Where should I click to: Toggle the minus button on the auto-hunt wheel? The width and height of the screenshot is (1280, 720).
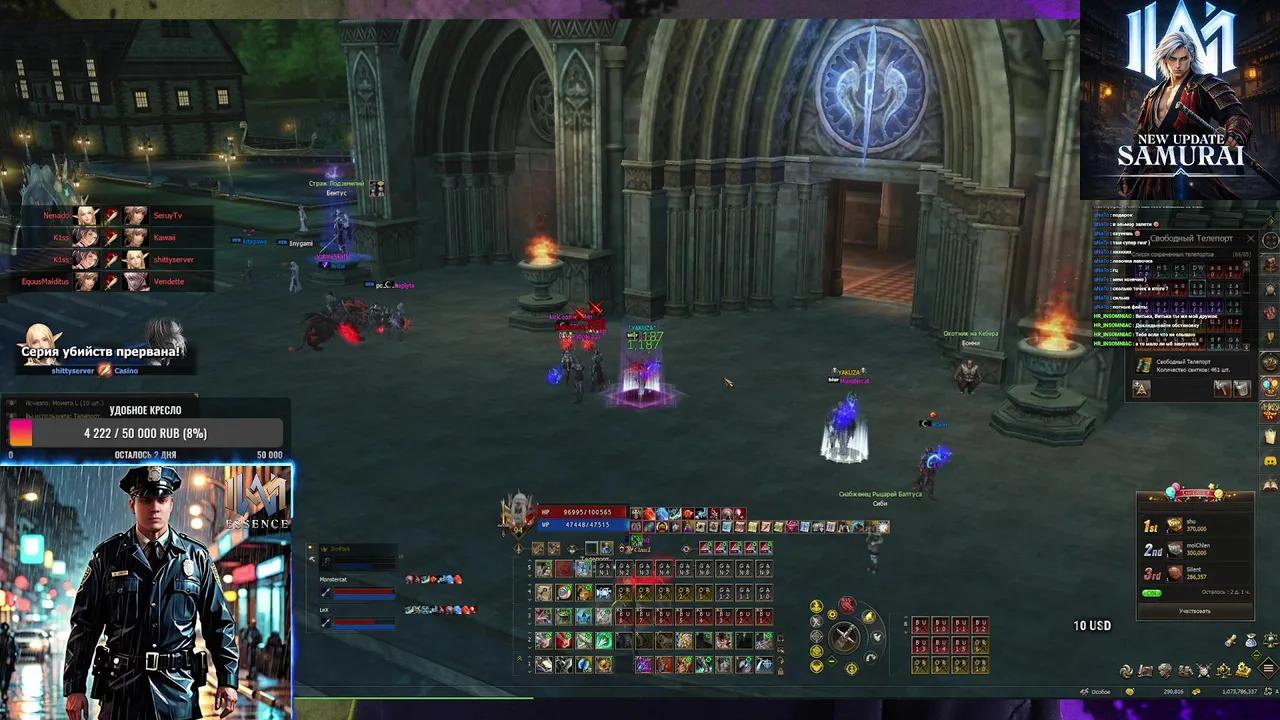[831, 659]
